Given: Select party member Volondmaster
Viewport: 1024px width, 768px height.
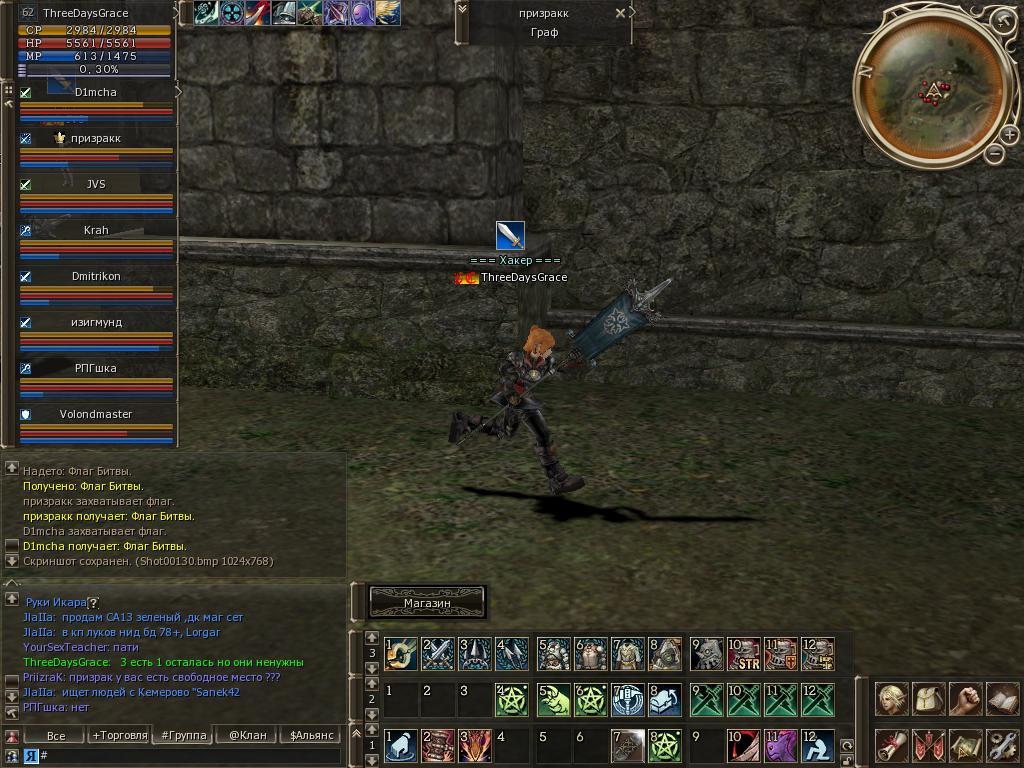Looking at the screenshot, I should coord(96,414).
